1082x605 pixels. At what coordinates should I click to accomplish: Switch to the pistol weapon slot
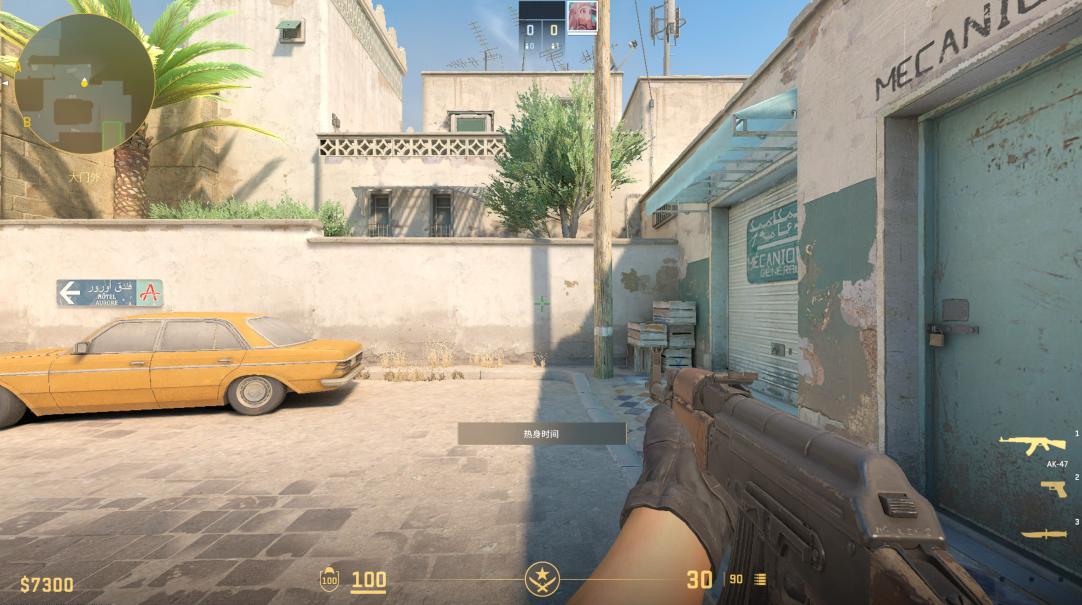[1053, 488]
